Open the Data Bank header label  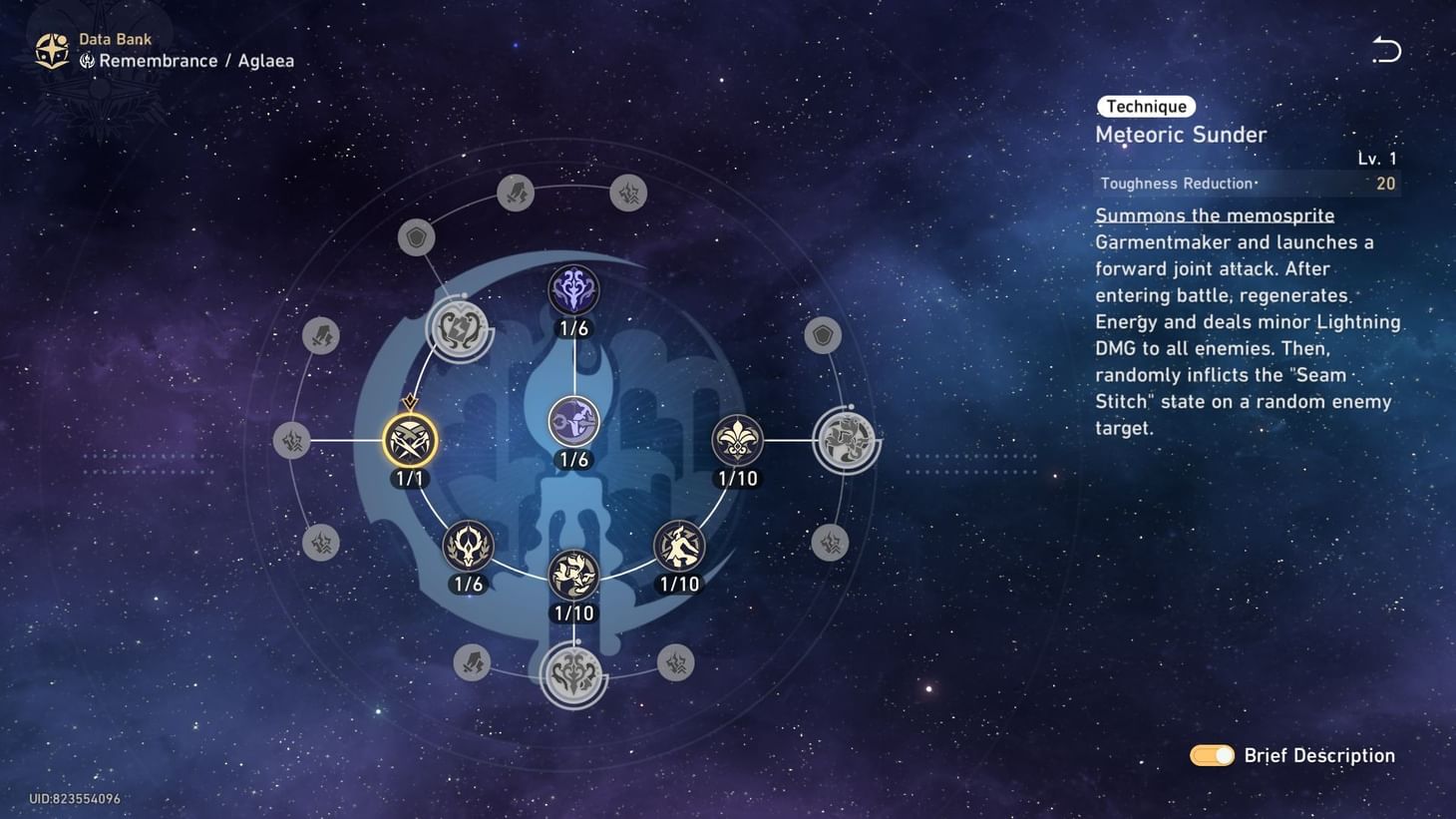click(116, 39)
